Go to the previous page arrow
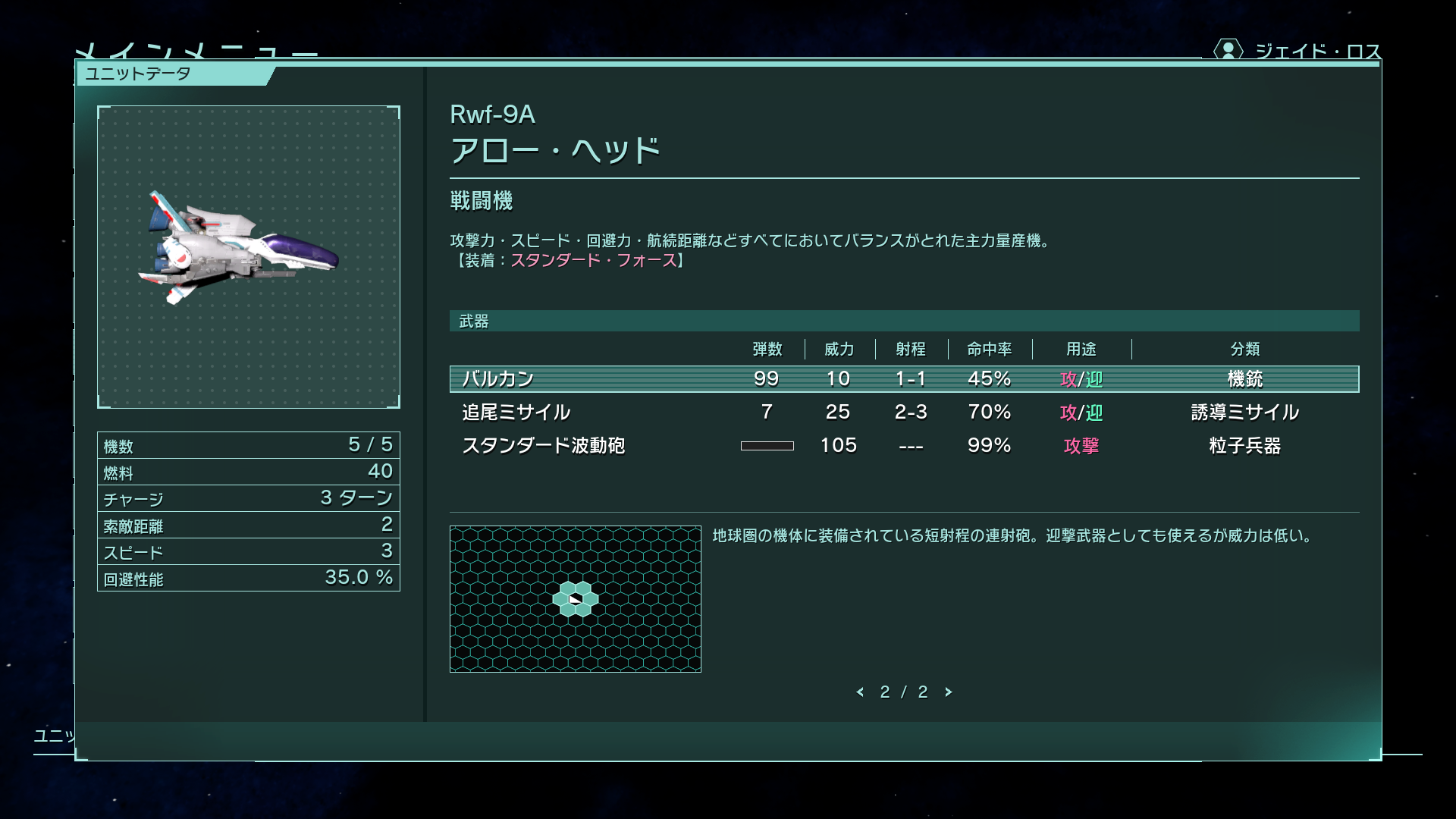 click(860, 692)
